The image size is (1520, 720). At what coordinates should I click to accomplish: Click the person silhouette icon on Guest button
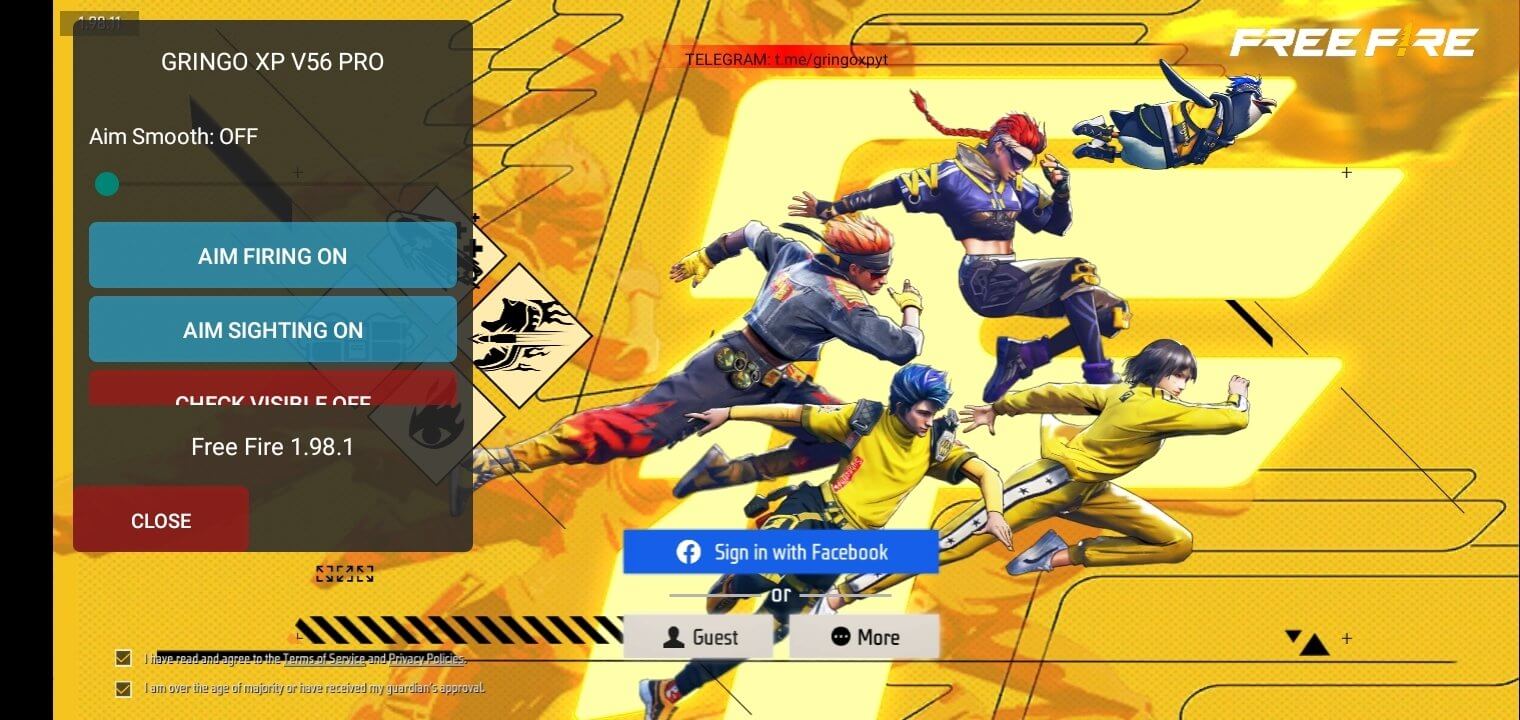676,637
